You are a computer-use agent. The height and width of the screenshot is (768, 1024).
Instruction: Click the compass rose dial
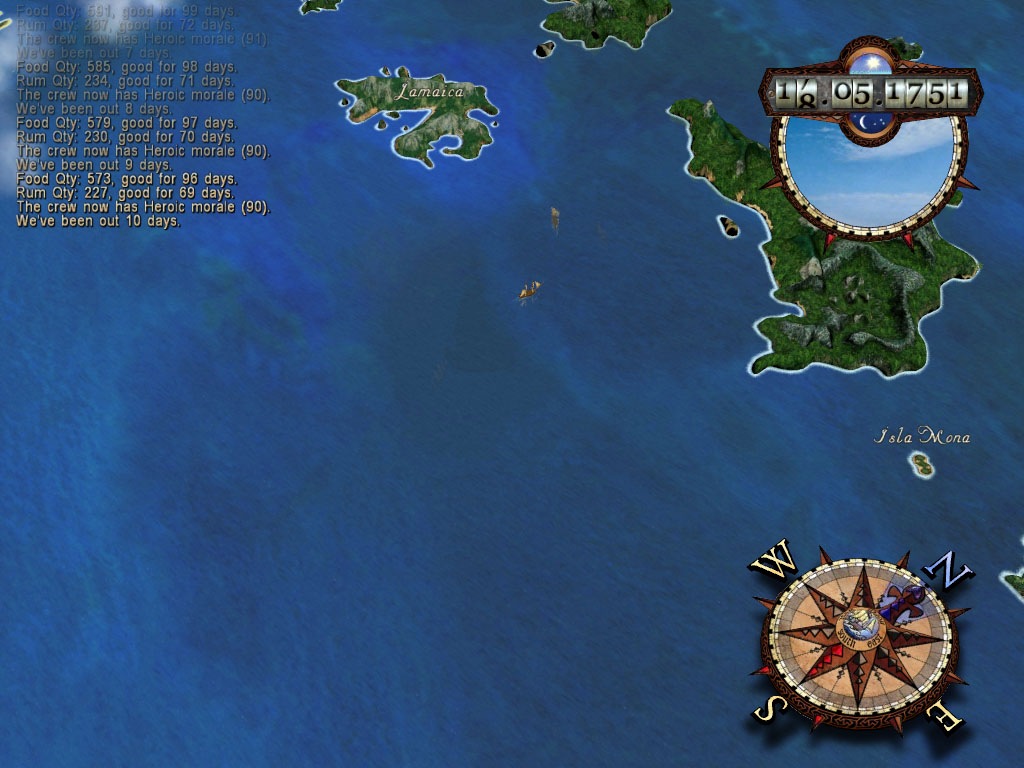pyautogui.click(x=858, y=636)
